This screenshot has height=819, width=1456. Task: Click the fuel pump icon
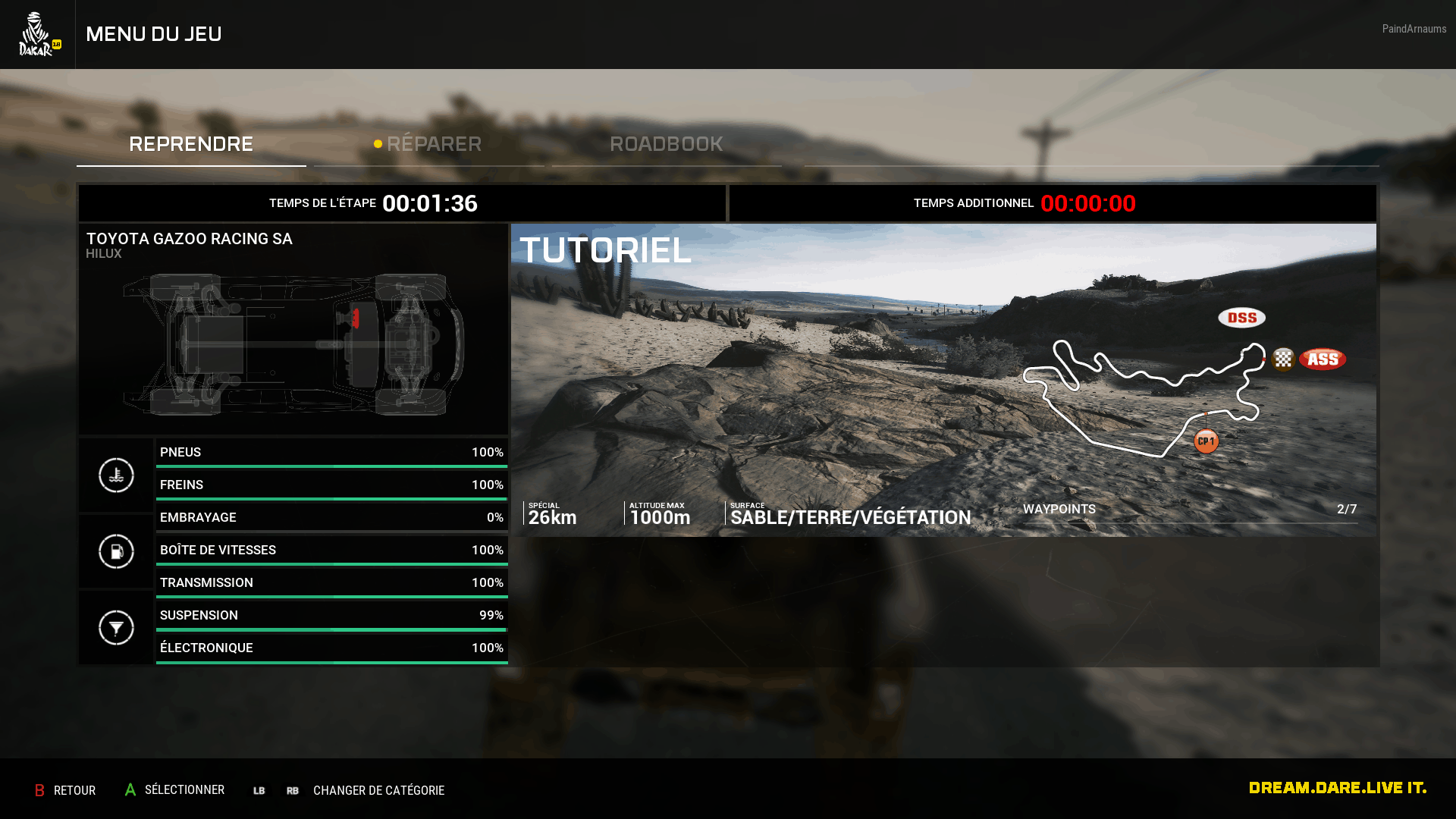116,551
